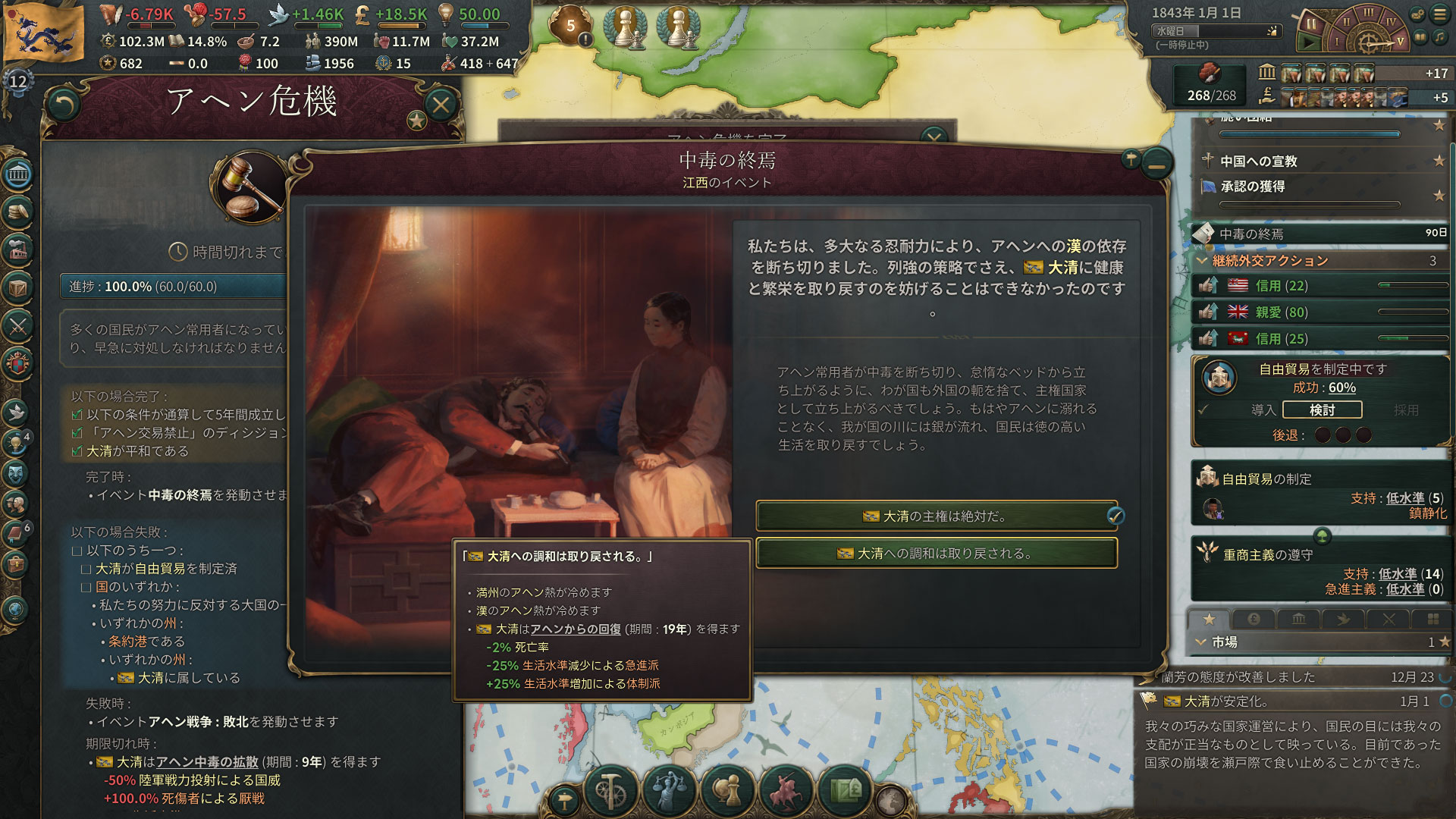Click the Great Qing dragon flag
Viewport: 1456px width, 819px height.
[x=44, y=32]
